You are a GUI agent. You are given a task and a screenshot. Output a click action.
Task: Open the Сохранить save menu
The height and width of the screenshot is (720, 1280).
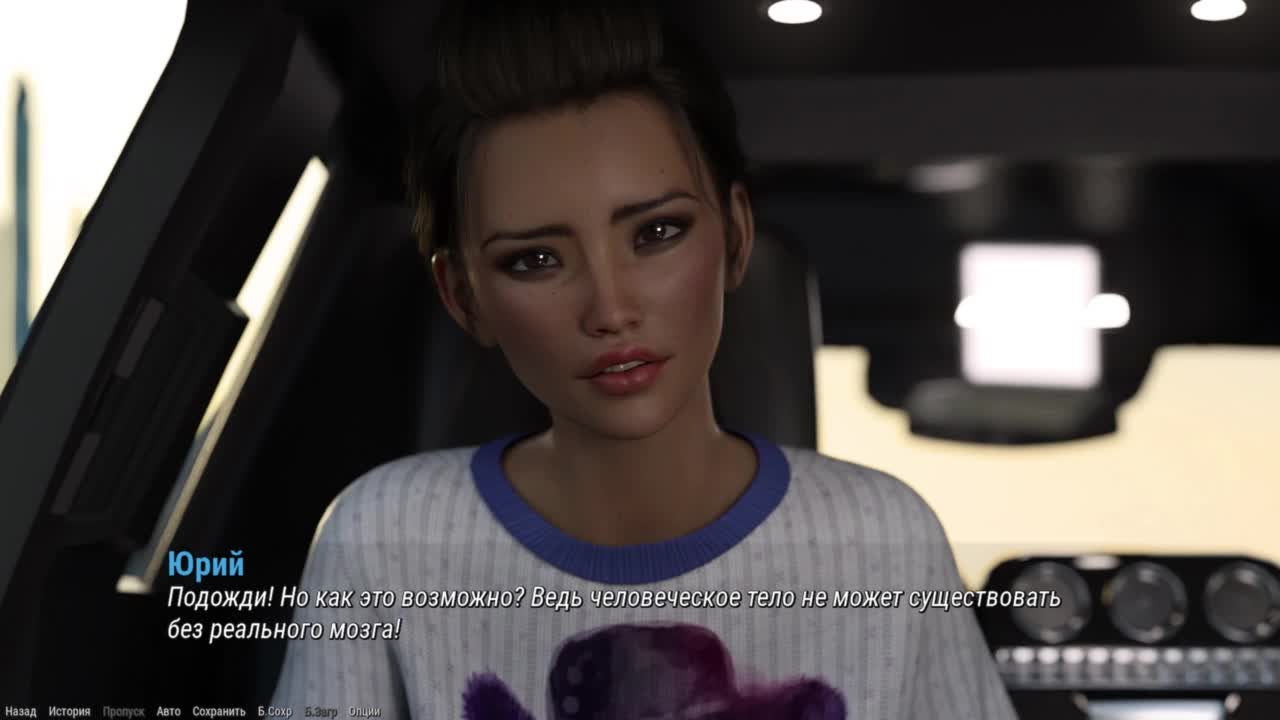tap(219, 712)
